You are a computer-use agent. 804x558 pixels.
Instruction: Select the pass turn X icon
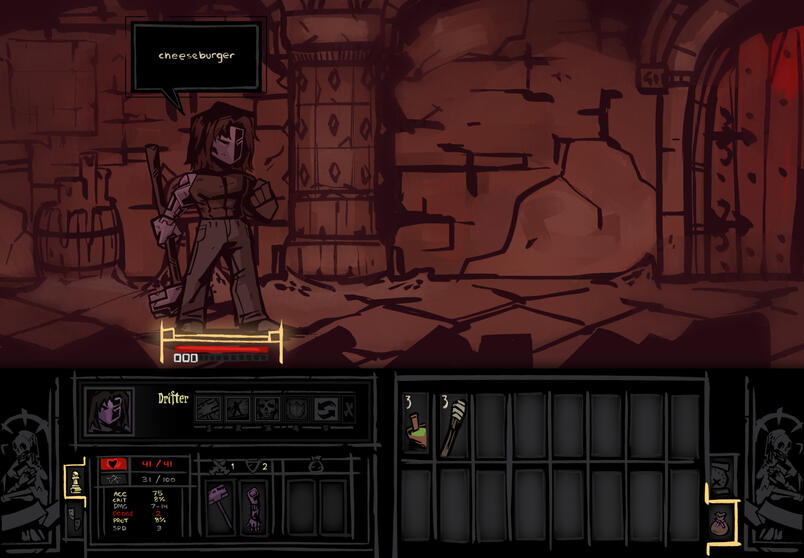pyautogui.click(x=348, y=408)
